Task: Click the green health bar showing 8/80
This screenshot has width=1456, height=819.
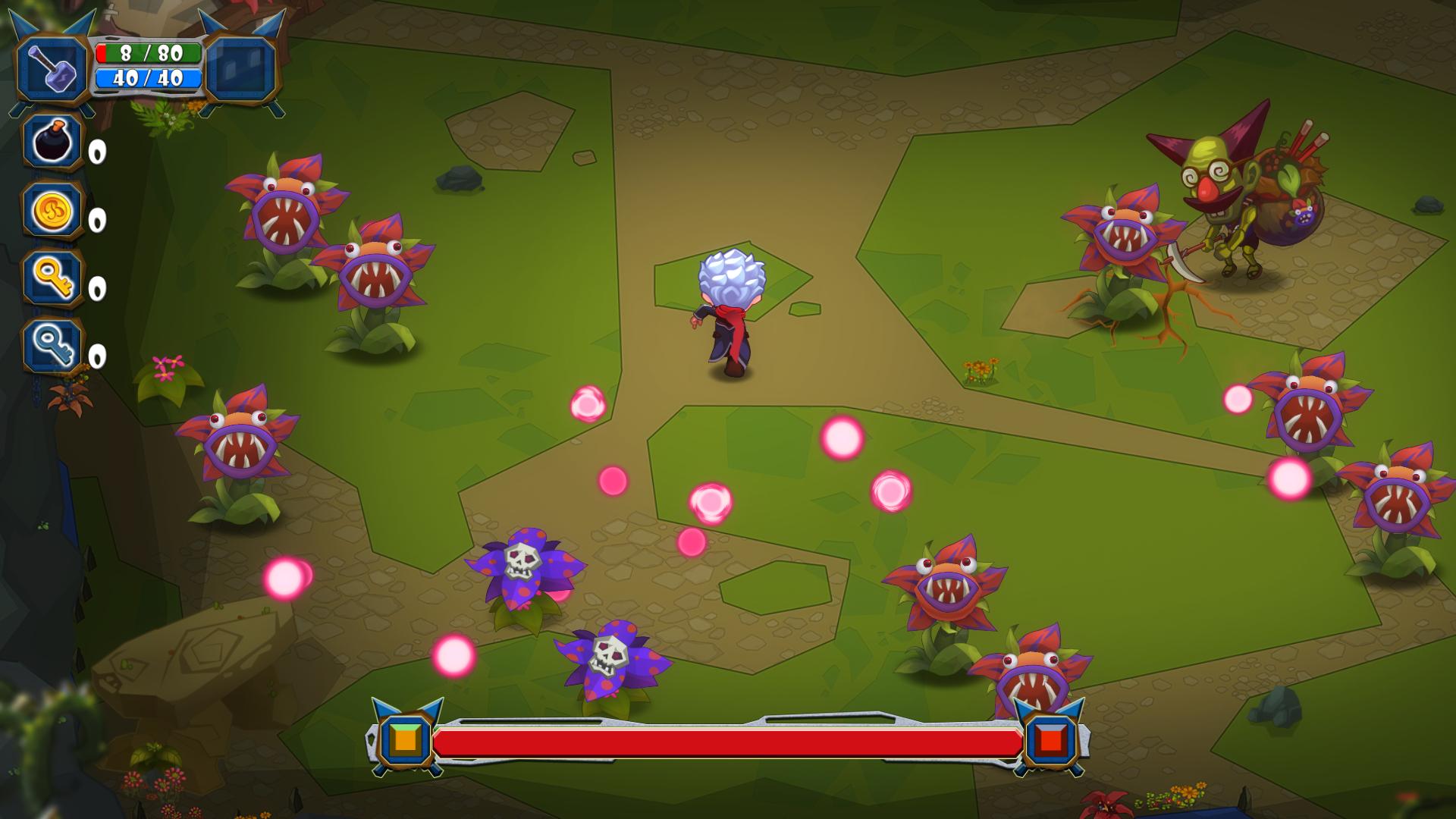Action: [148, 53]
